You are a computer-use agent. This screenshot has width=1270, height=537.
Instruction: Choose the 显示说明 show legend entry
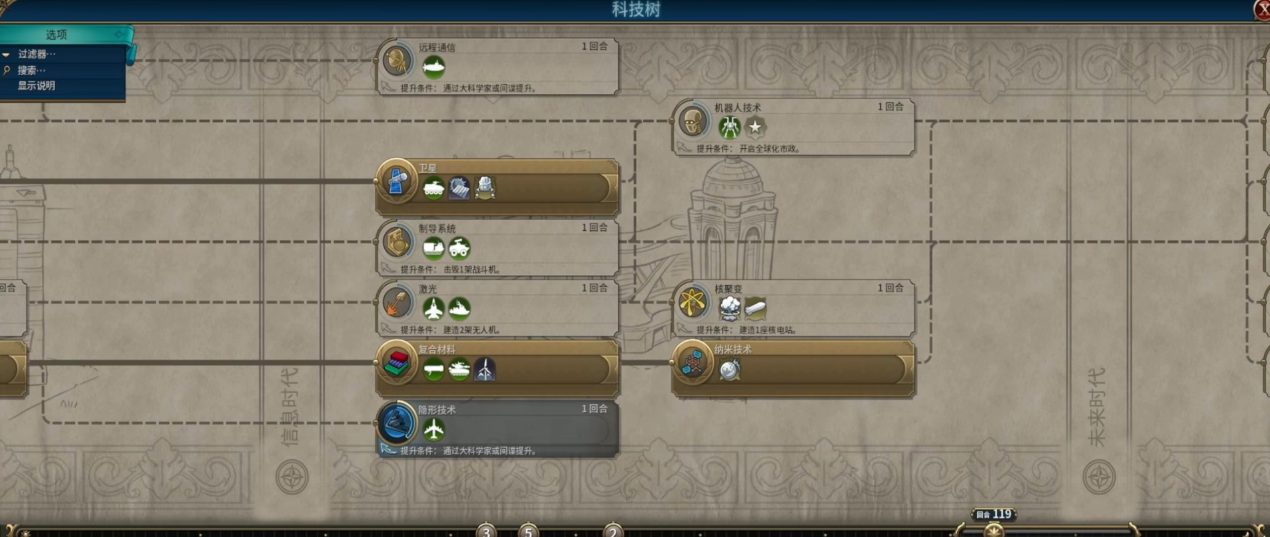point(36,86)
